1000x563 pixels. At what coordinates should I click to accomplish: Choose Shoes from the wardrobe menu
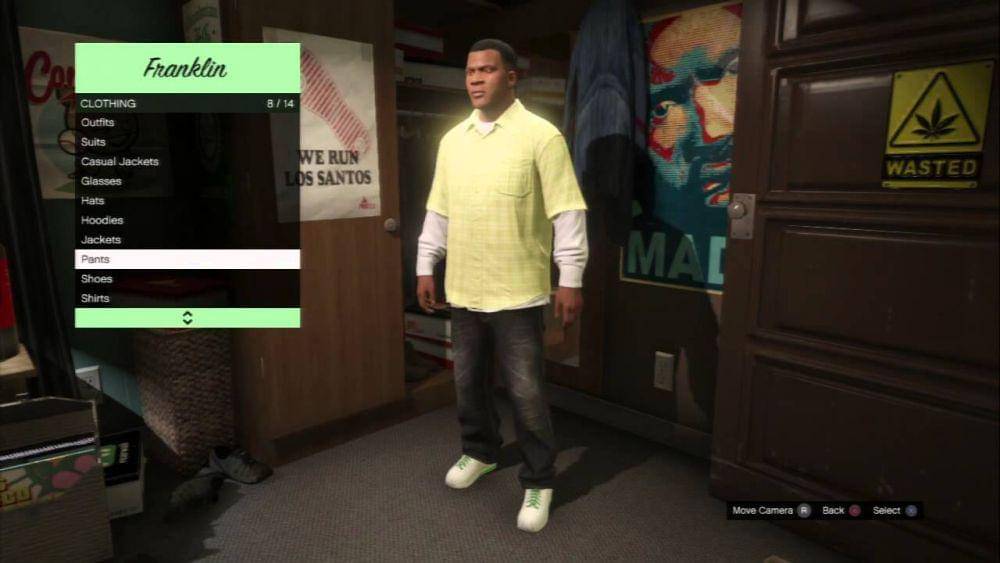[x=97, y=279]
